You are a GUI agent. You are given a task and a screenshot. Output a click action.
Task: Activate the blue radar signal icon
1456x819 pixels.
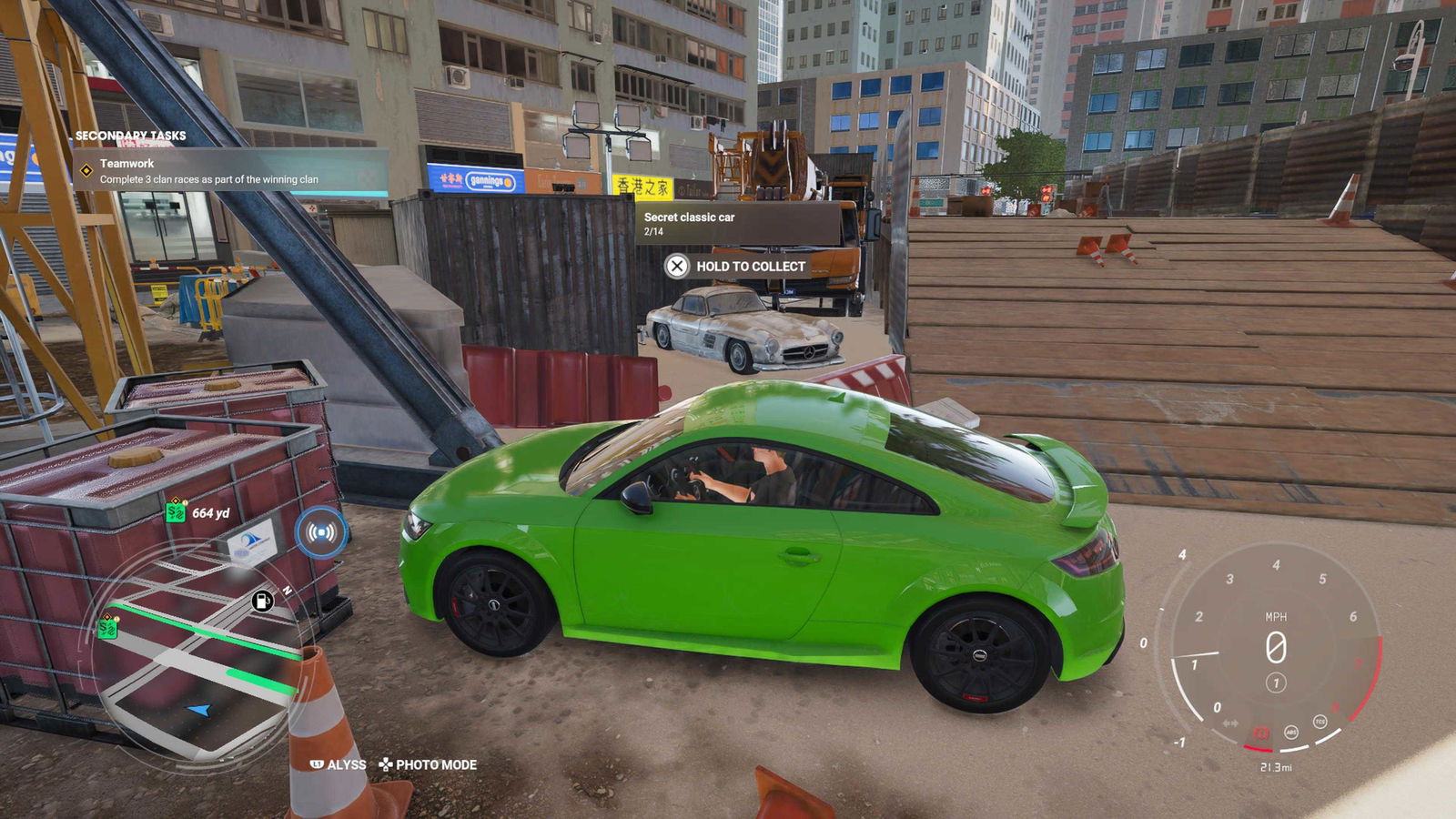coord(320,532)
